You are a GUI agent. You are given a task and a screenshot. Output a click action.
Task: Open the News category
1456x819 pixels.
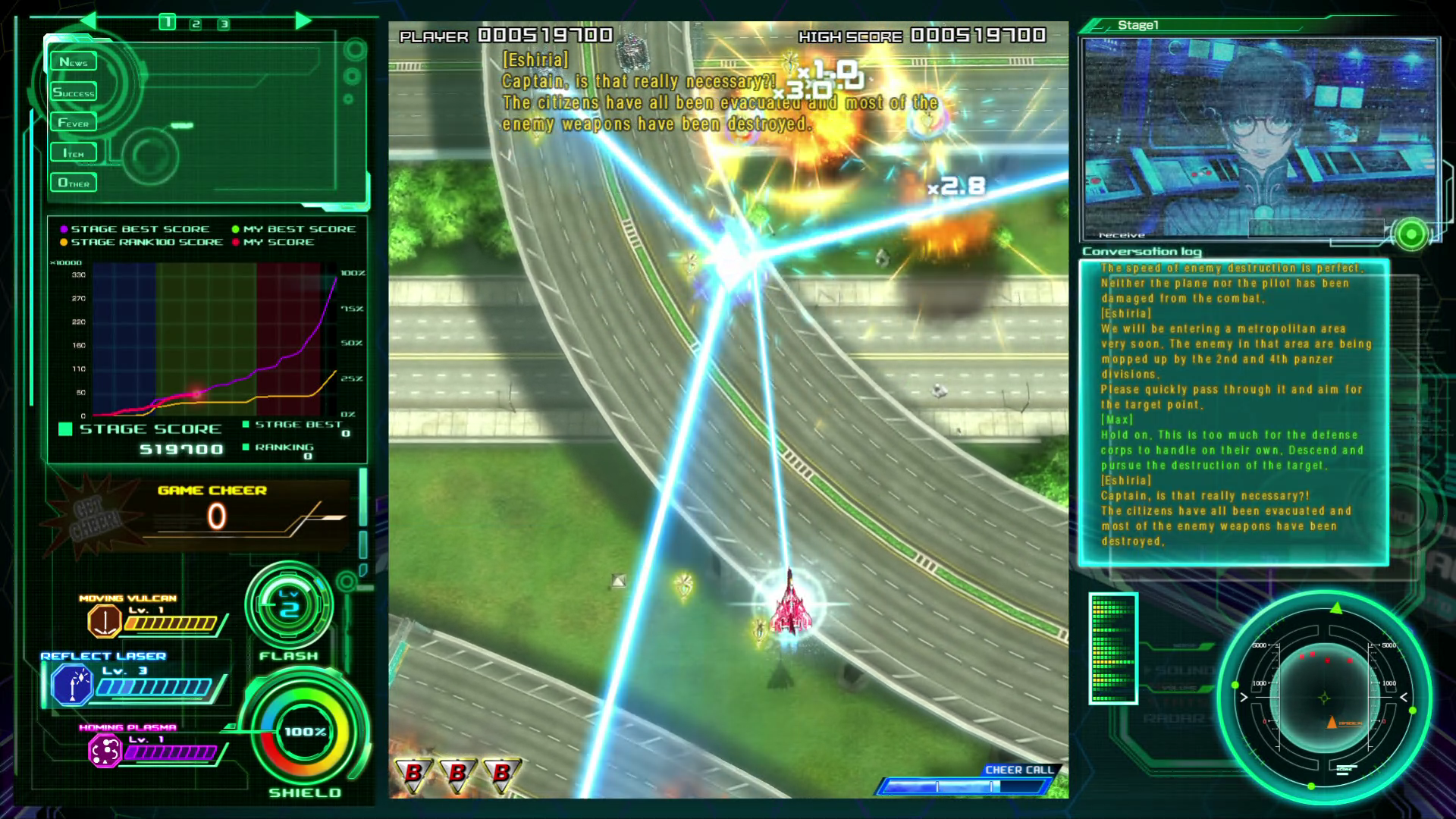(x=74, y=61)
